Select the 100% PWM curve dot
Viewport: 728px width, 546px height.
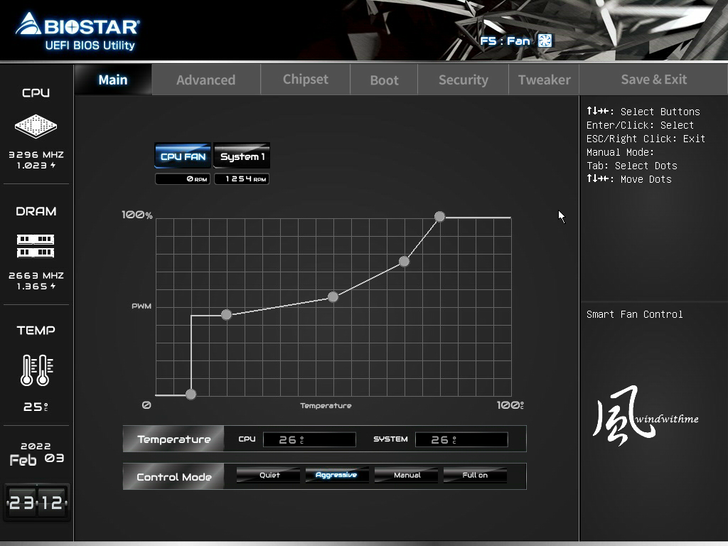(x=439, y=216)
